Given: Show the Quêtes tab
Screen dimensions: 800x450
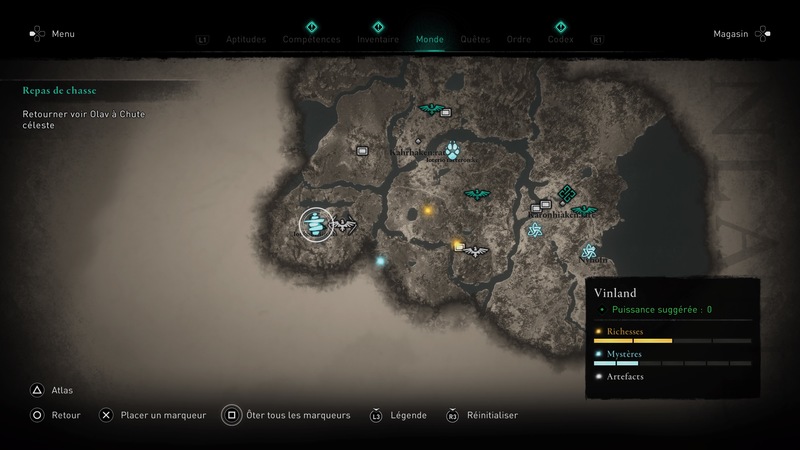Looking at the screenshot, I should [475, 40].
